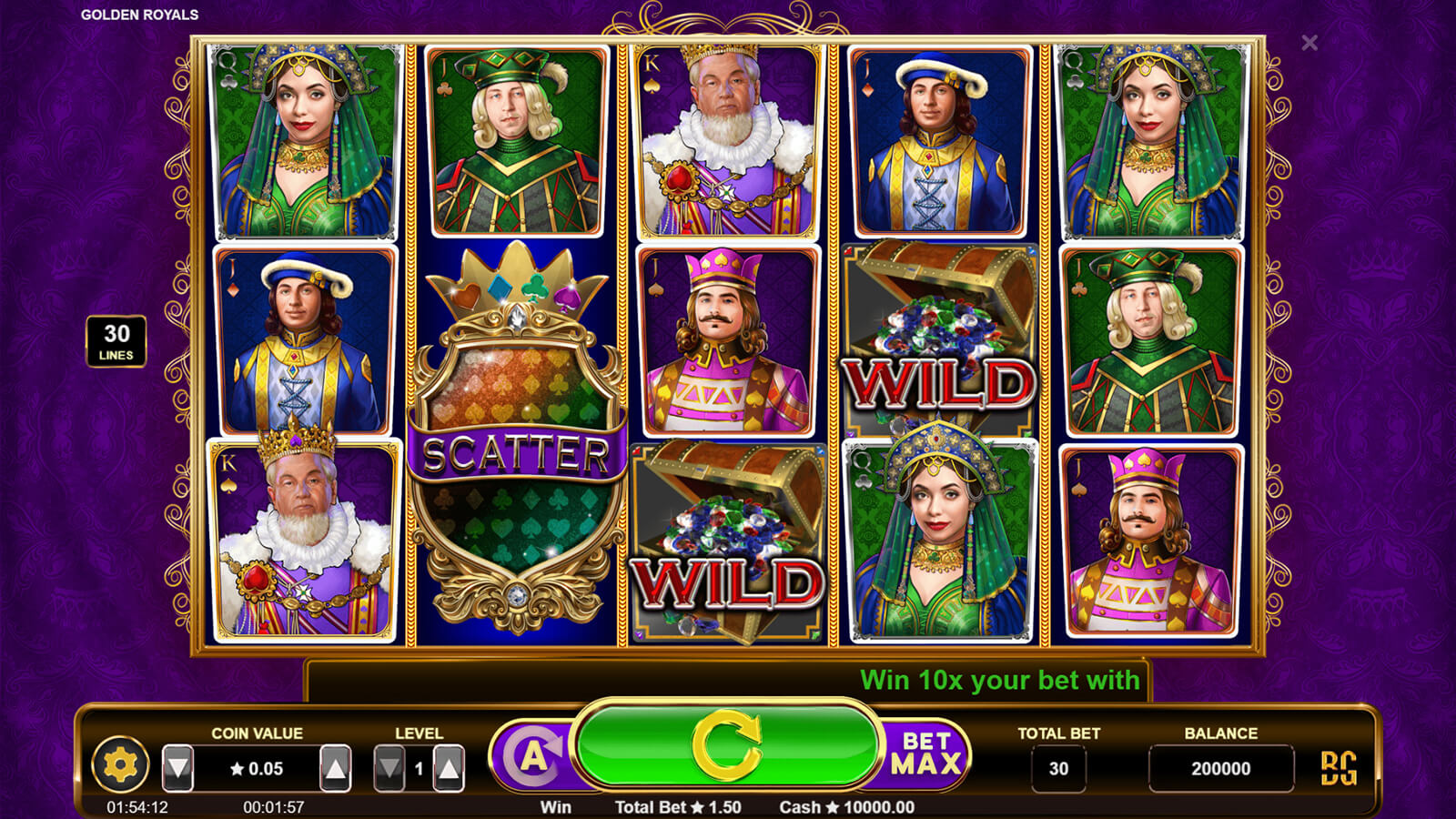Lower the bet level
The height and width of the screenshot is (819, 1456).
[389, 769]
